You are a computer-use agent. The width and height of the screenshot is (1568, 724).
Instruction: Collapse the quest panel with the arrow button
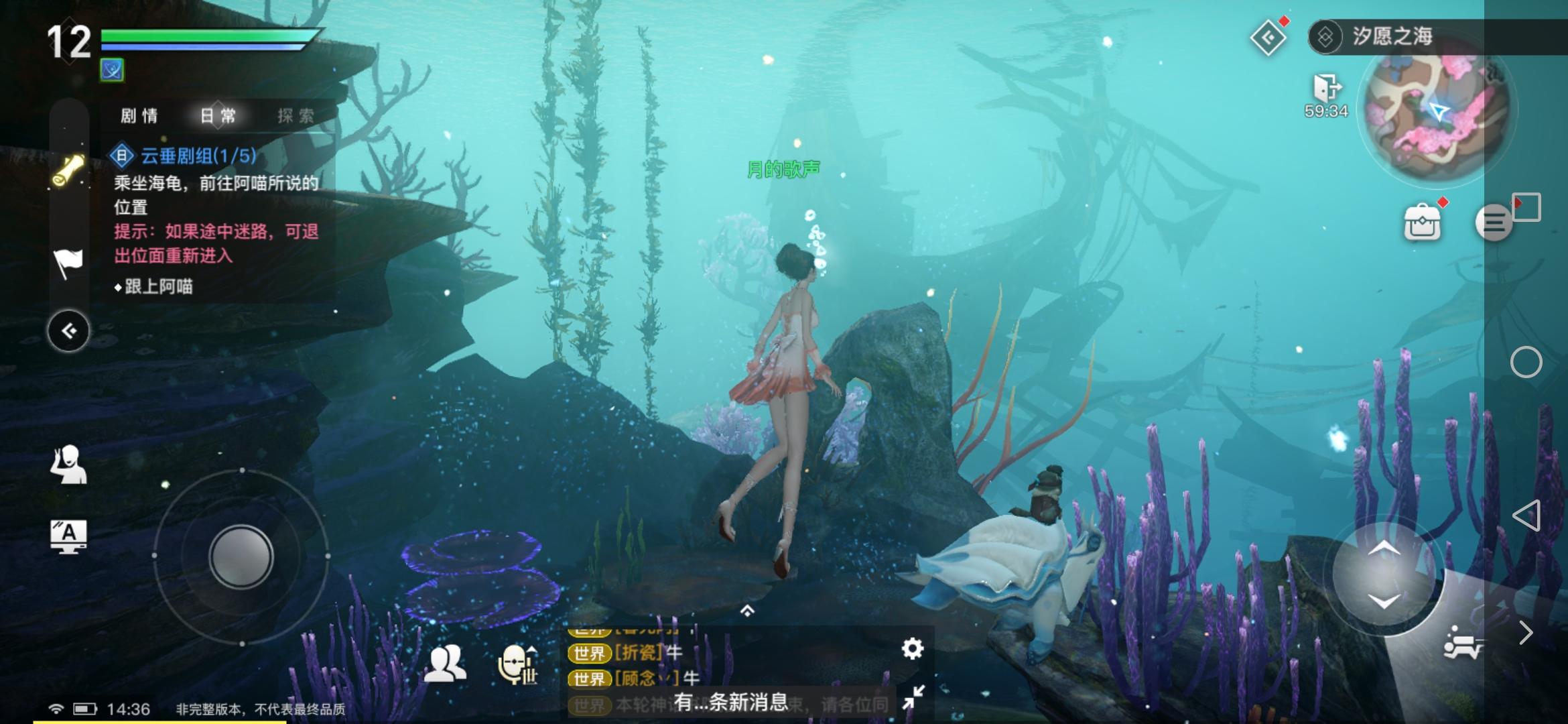68,330
